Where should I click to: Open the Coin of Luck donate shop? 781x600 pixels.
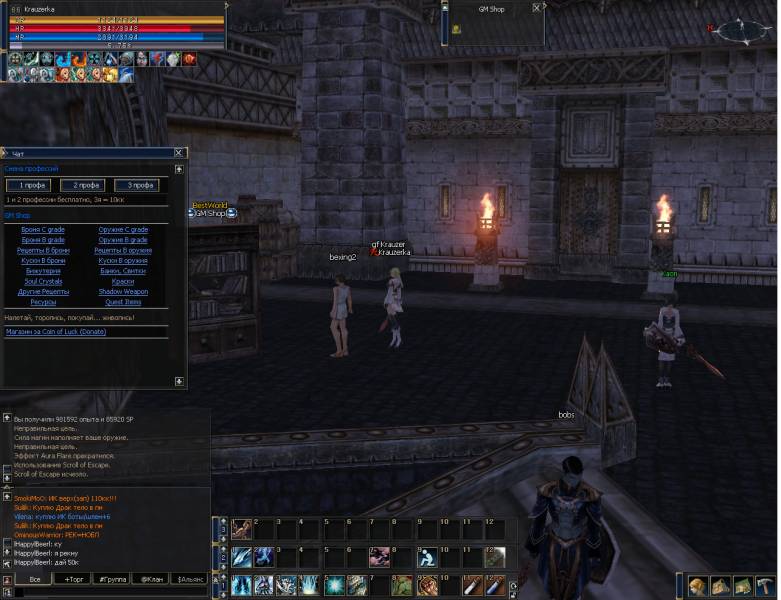tap(55, 331)
